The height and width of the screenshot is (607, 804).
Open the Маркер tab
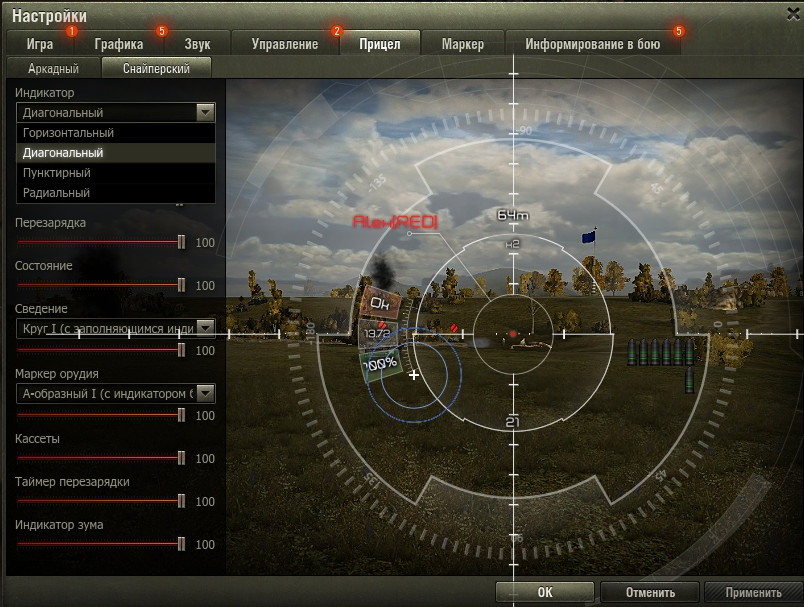[461, 44]
